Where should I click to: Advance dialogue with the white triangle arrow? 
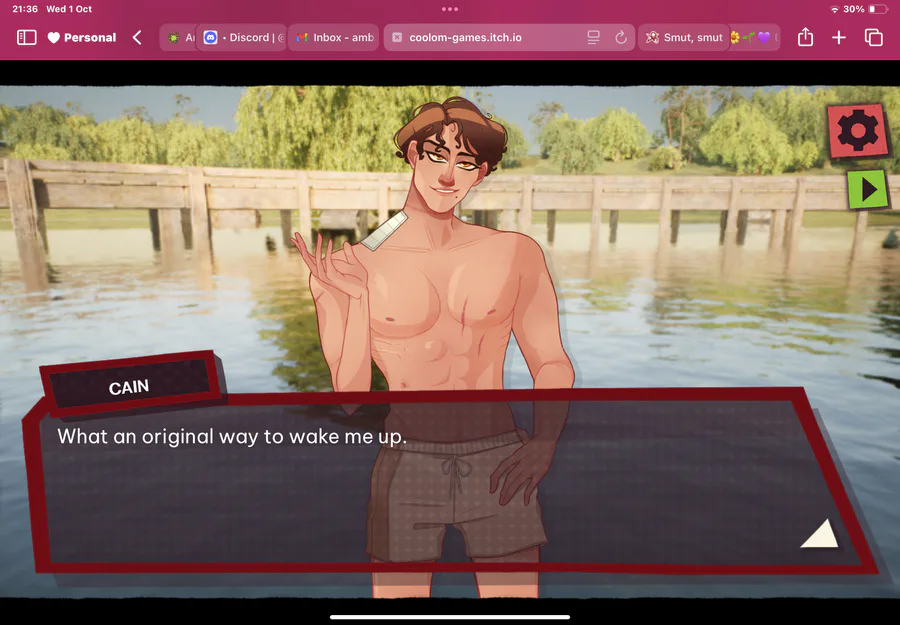[820, 534]
